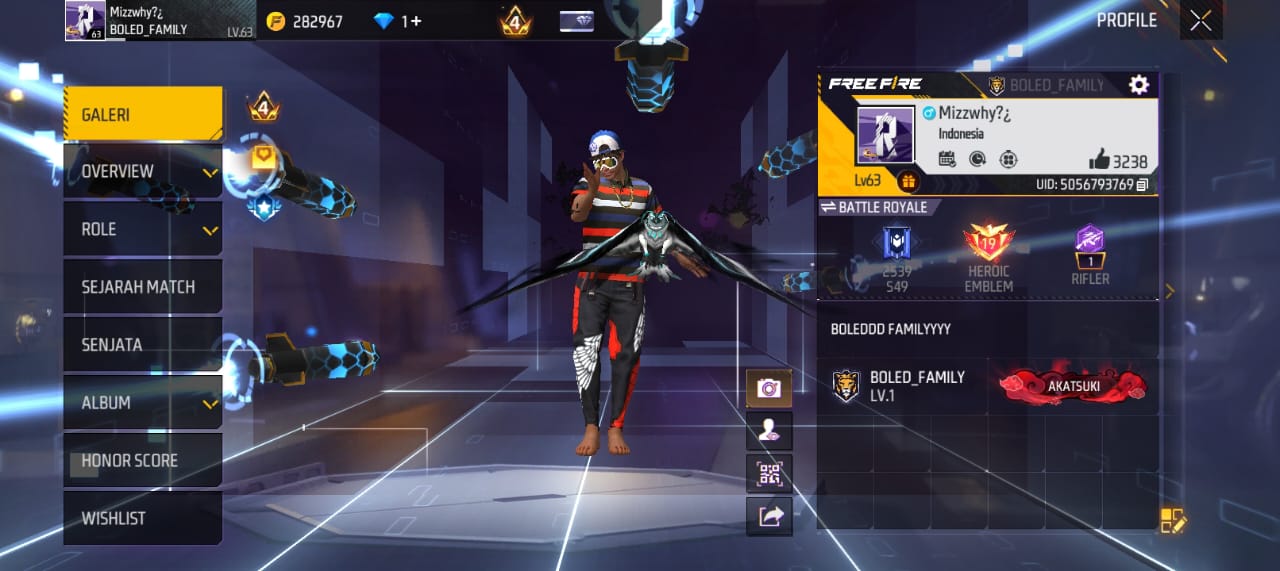Toggle the Battle Royale mode switcher

pyautogui.click(x=874, y=207)
